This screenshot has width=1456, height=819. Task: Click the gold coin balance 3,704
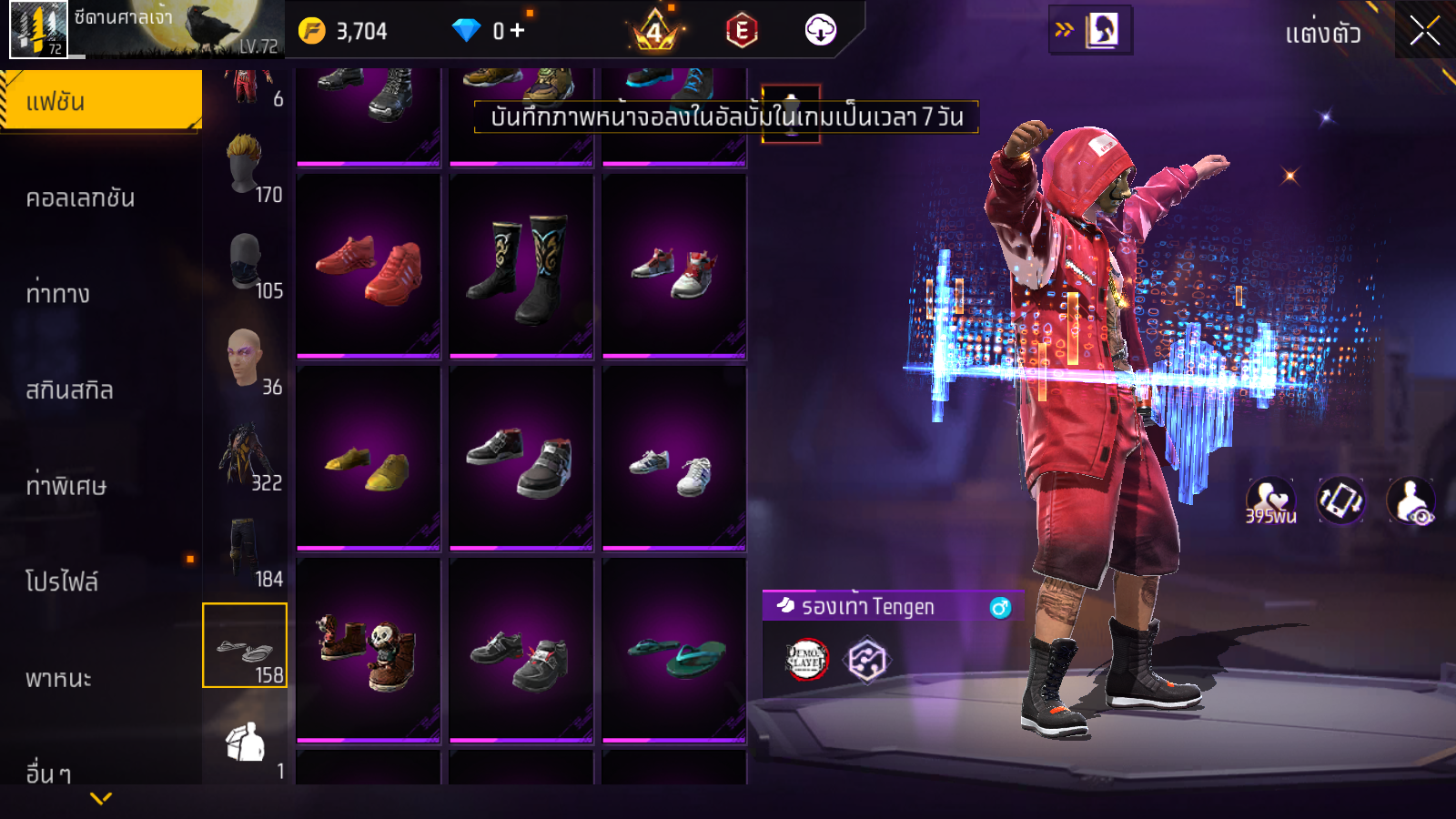tap(344, 31)
